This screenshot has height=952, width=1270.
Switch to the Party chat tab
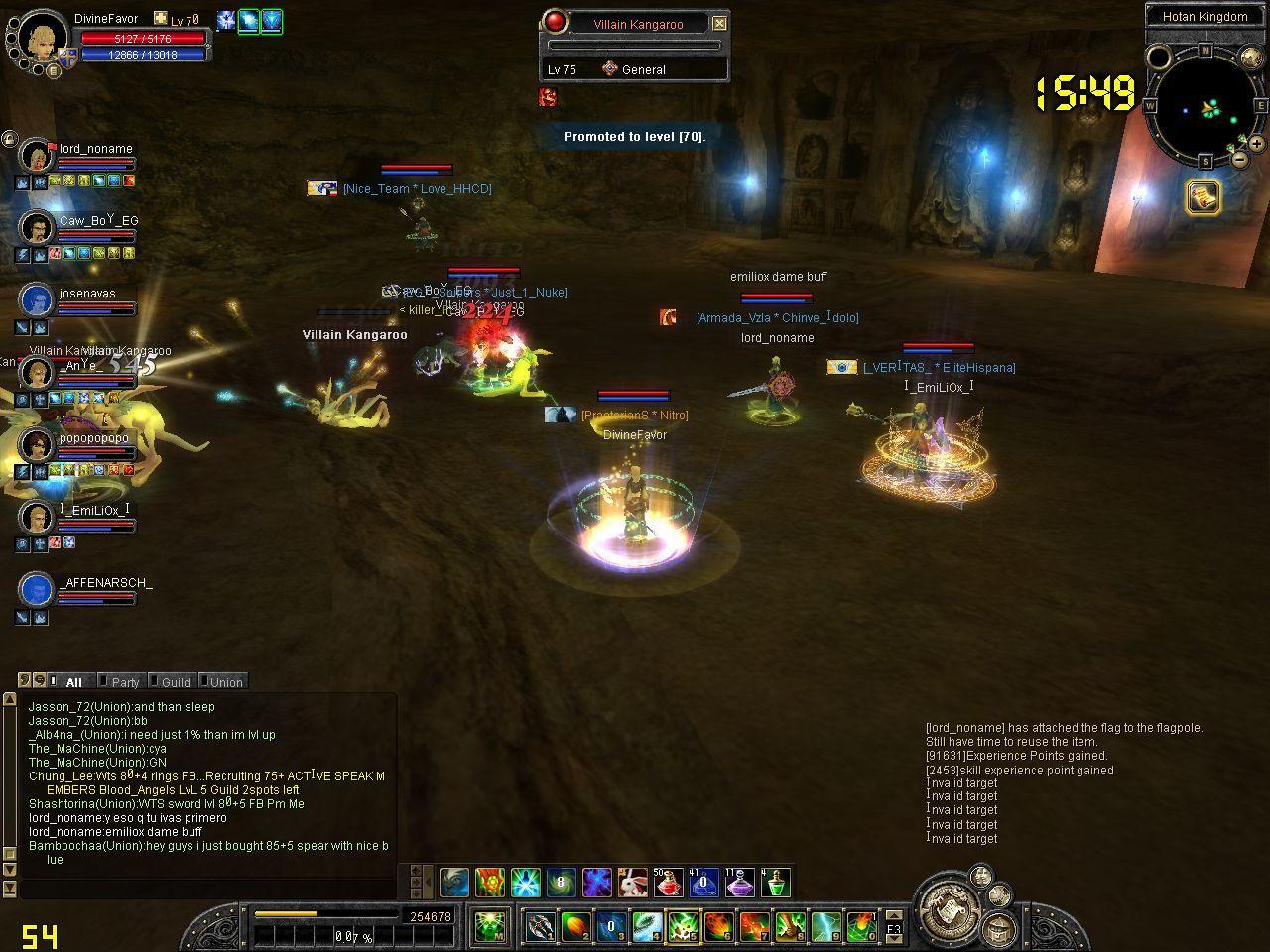tap(125, 682)
